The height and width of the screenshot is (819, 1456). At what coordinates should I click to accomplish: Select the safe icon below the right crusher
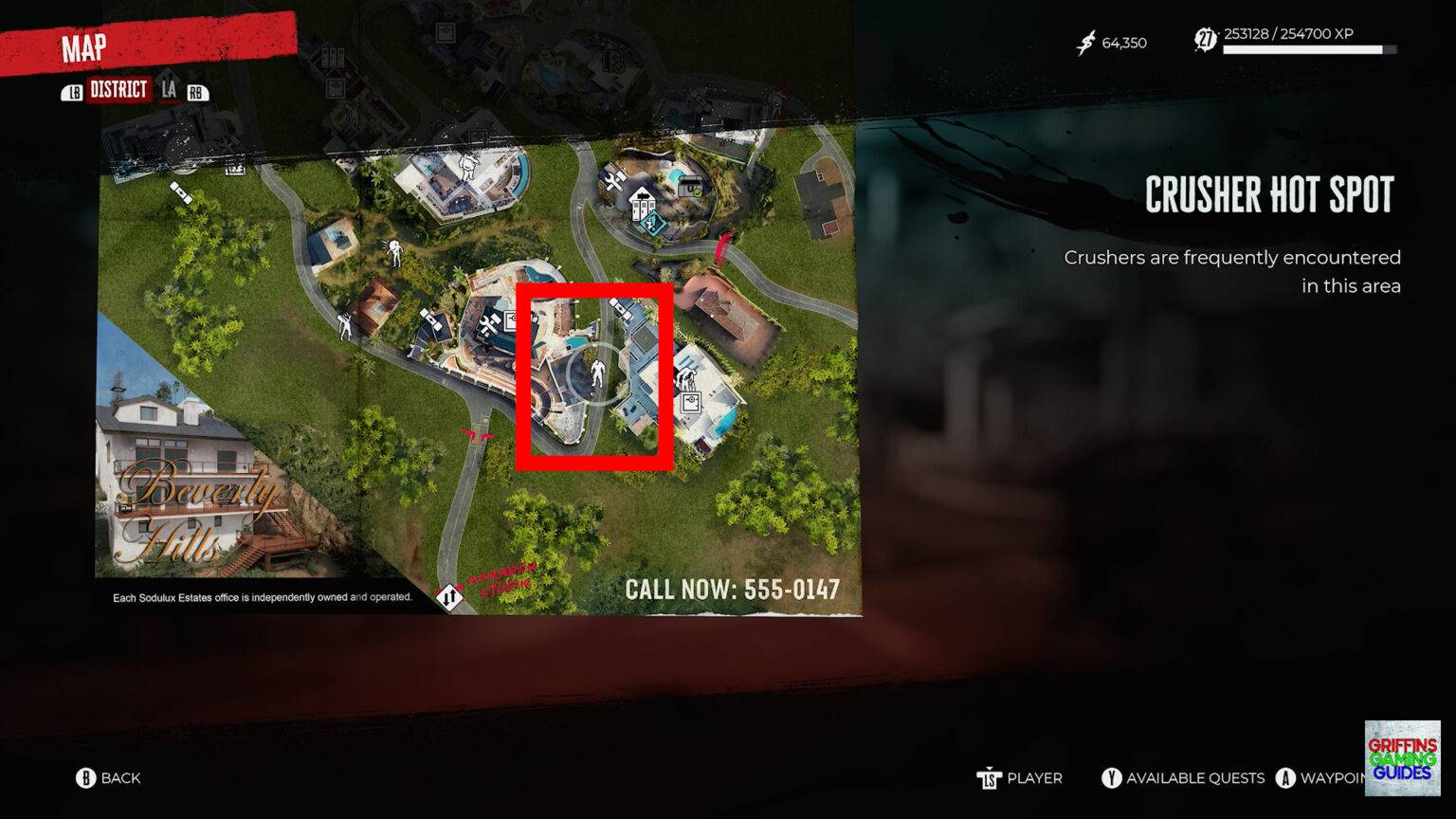coord(691,402)
